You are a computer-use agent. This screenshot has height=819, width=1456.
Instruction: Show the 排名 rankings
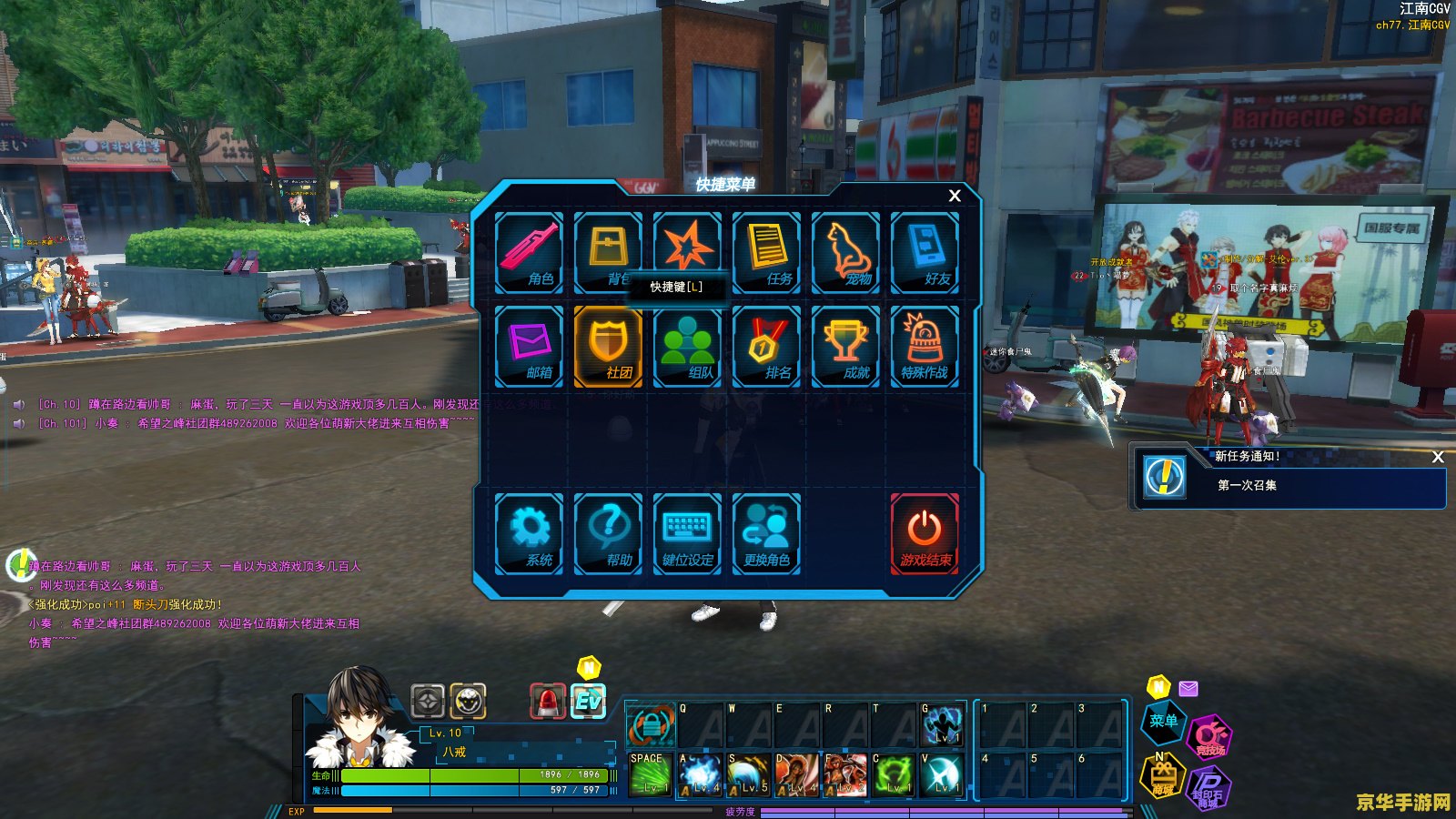[767, 347]
